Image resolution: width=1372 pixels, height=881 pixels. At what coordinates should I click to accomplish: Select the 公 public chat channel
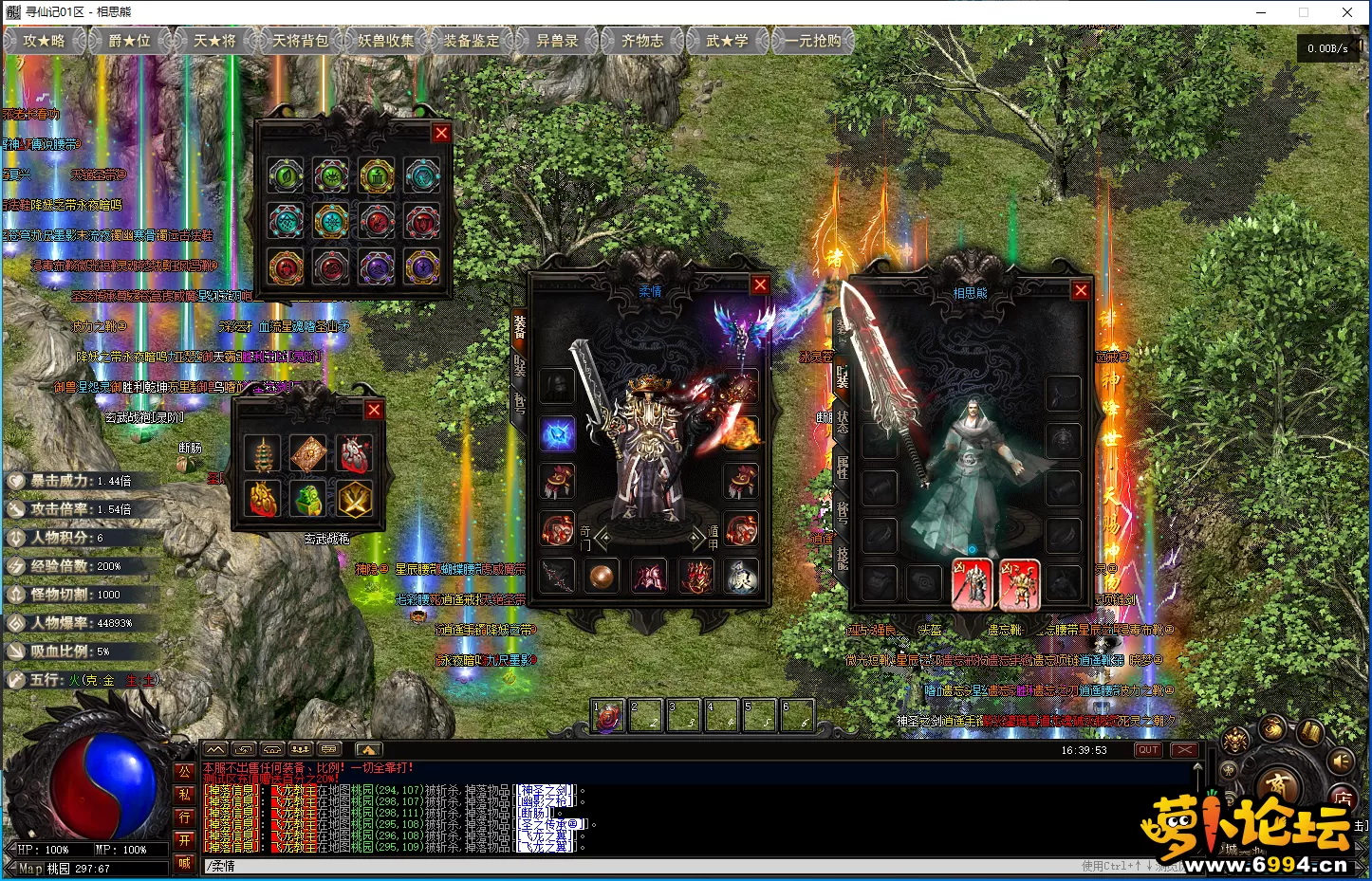[185, 772]
